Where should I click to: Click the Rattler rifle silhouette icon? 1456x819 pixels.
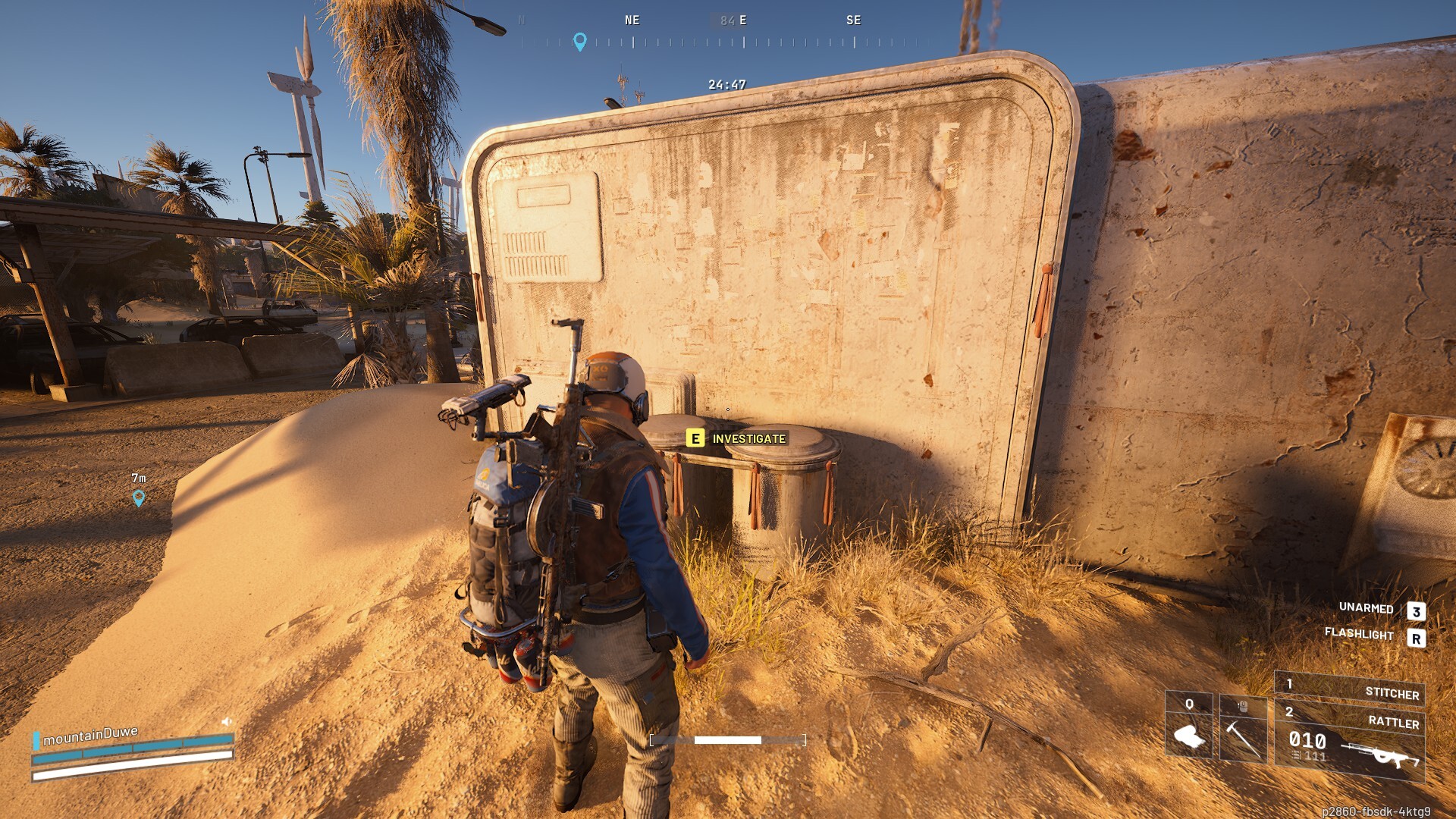[1384, 755]
